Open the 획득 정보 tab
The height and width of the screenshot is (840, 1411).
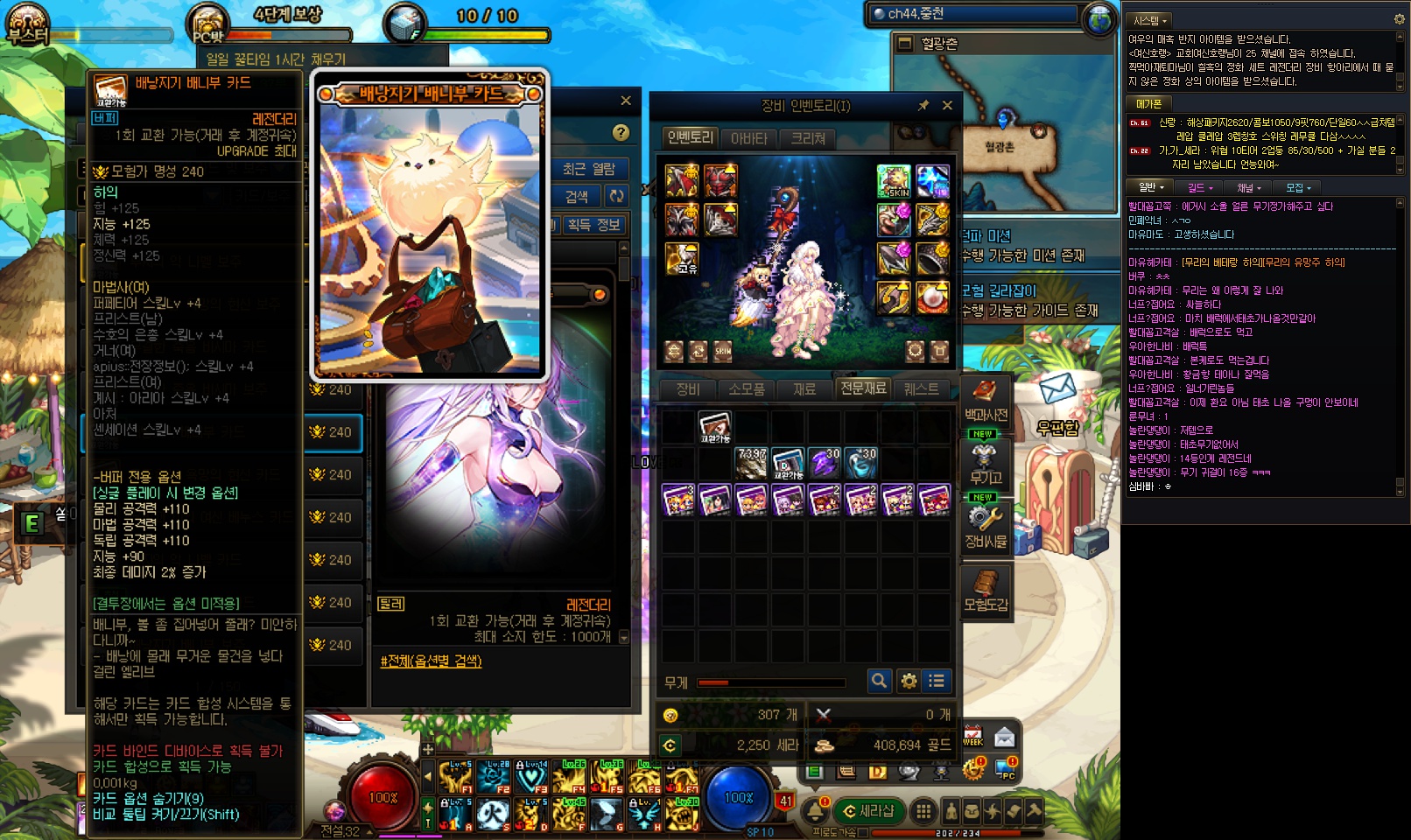coord(593,225)
